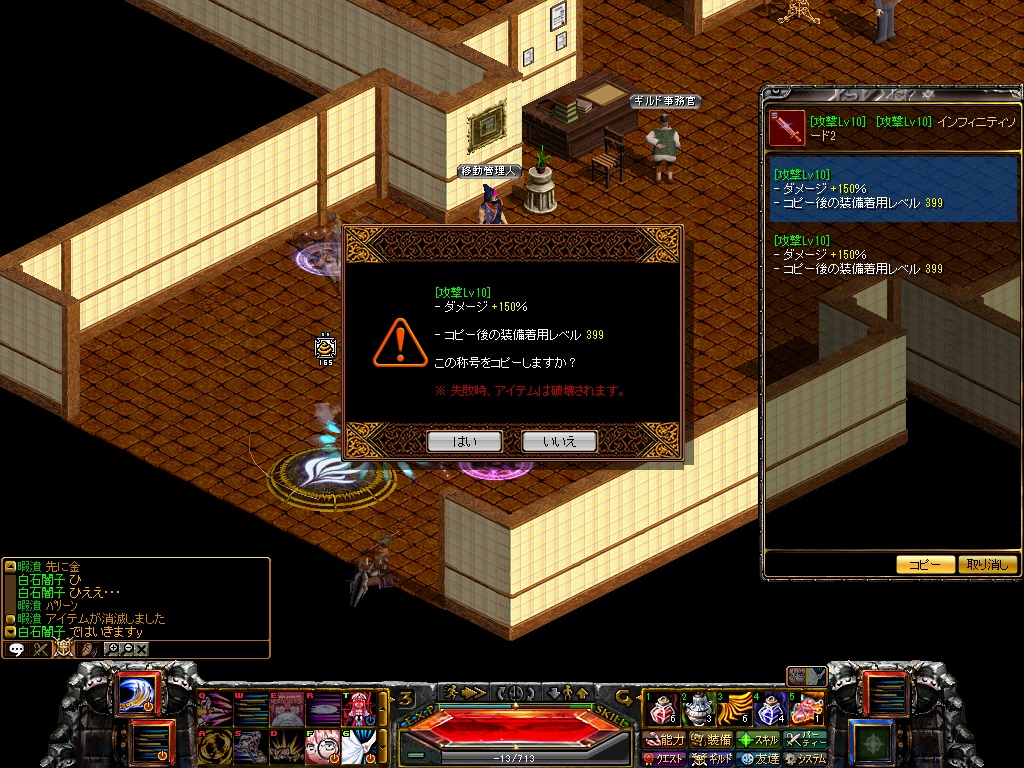Cancel with the 取り消し button
The width and height of the screenshot is (1024, 768).
pyautogui.click(x=987, y=564)
